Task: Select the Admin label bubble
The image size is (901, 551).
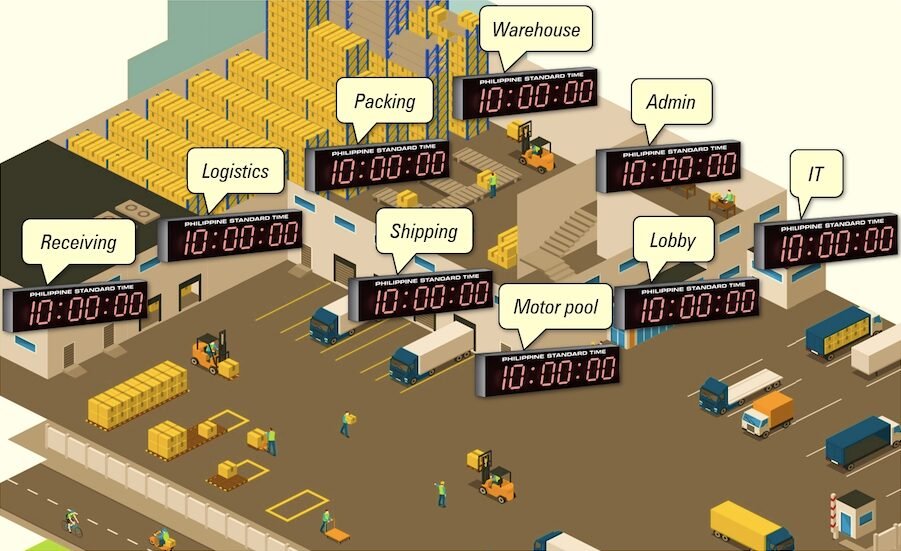Action: [670, 102]
